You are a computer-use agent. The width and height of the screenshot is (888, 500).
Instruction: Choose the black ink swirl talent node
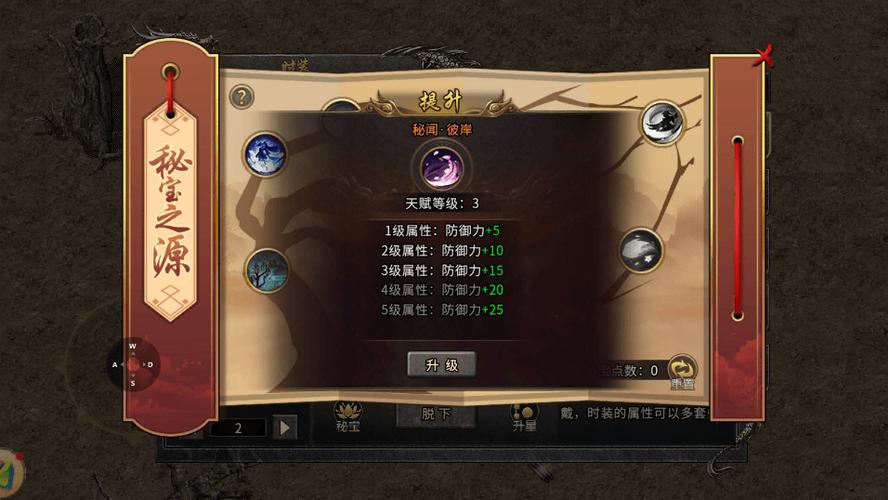(661, 123)
